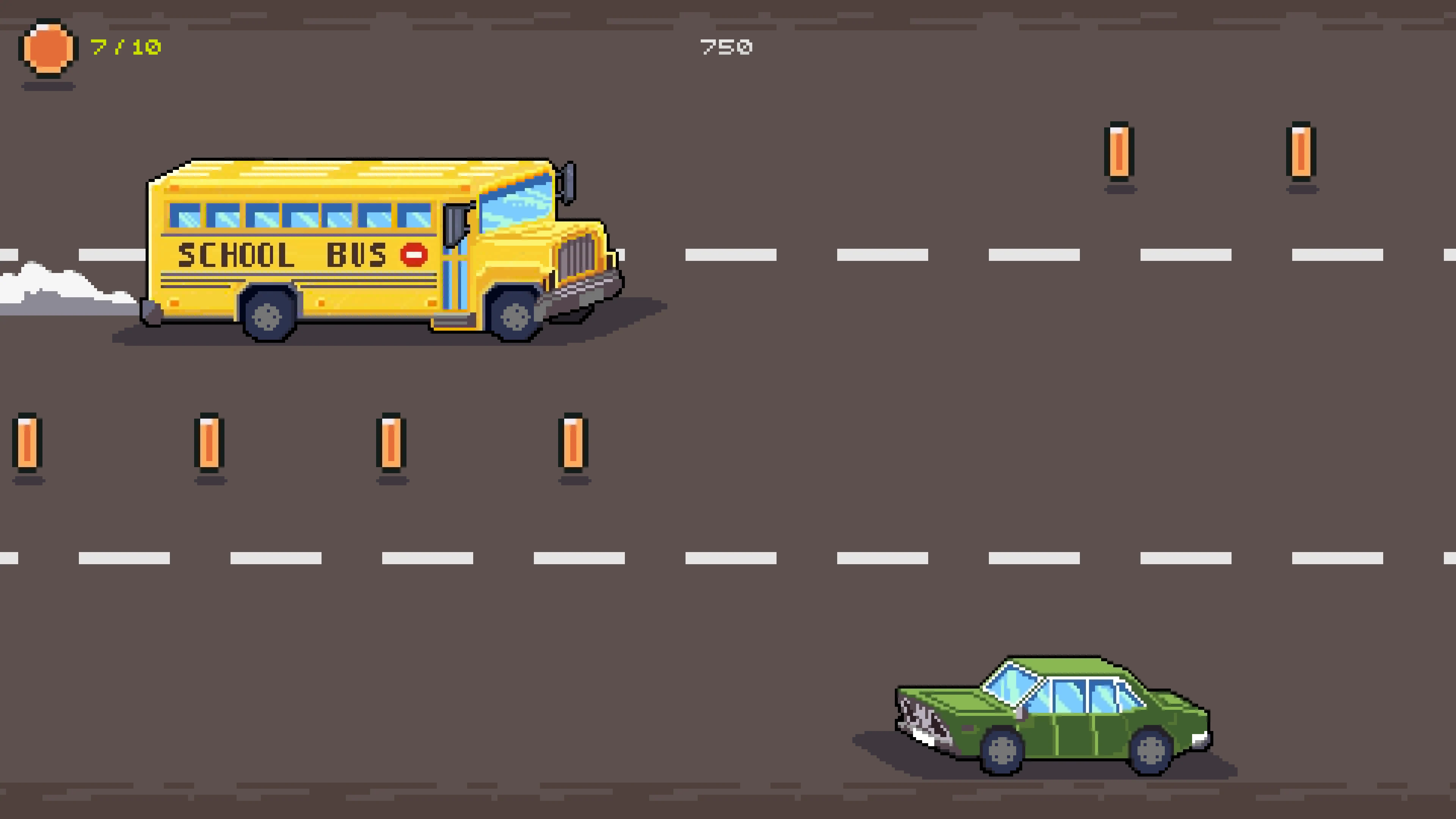1456x819 pixels.
Task: Click the 7 / 10 coin counter text
Action: tap(127, 48)
